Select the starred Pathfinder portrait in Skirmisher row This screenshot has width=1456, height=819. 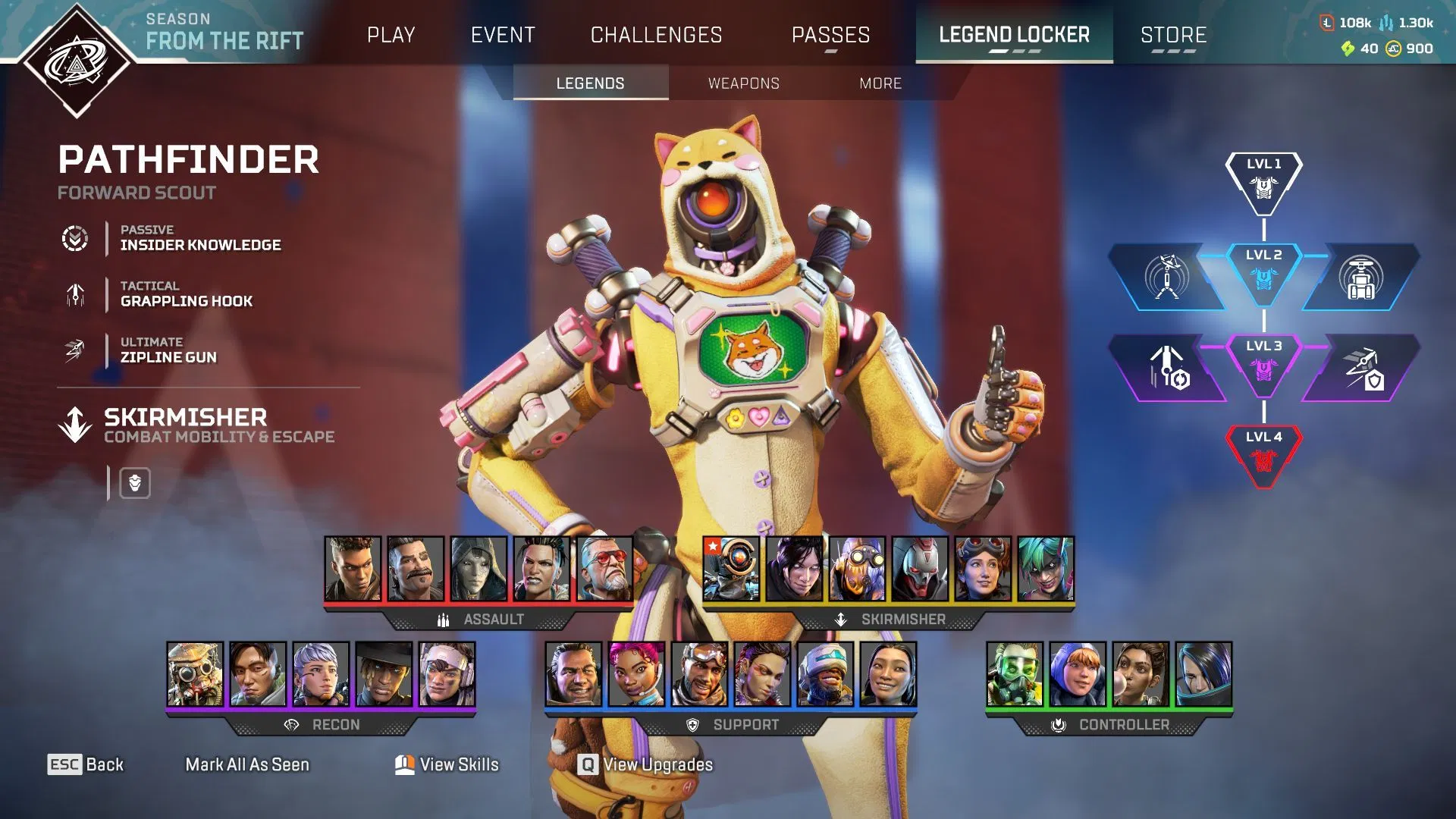pos(730,570)
